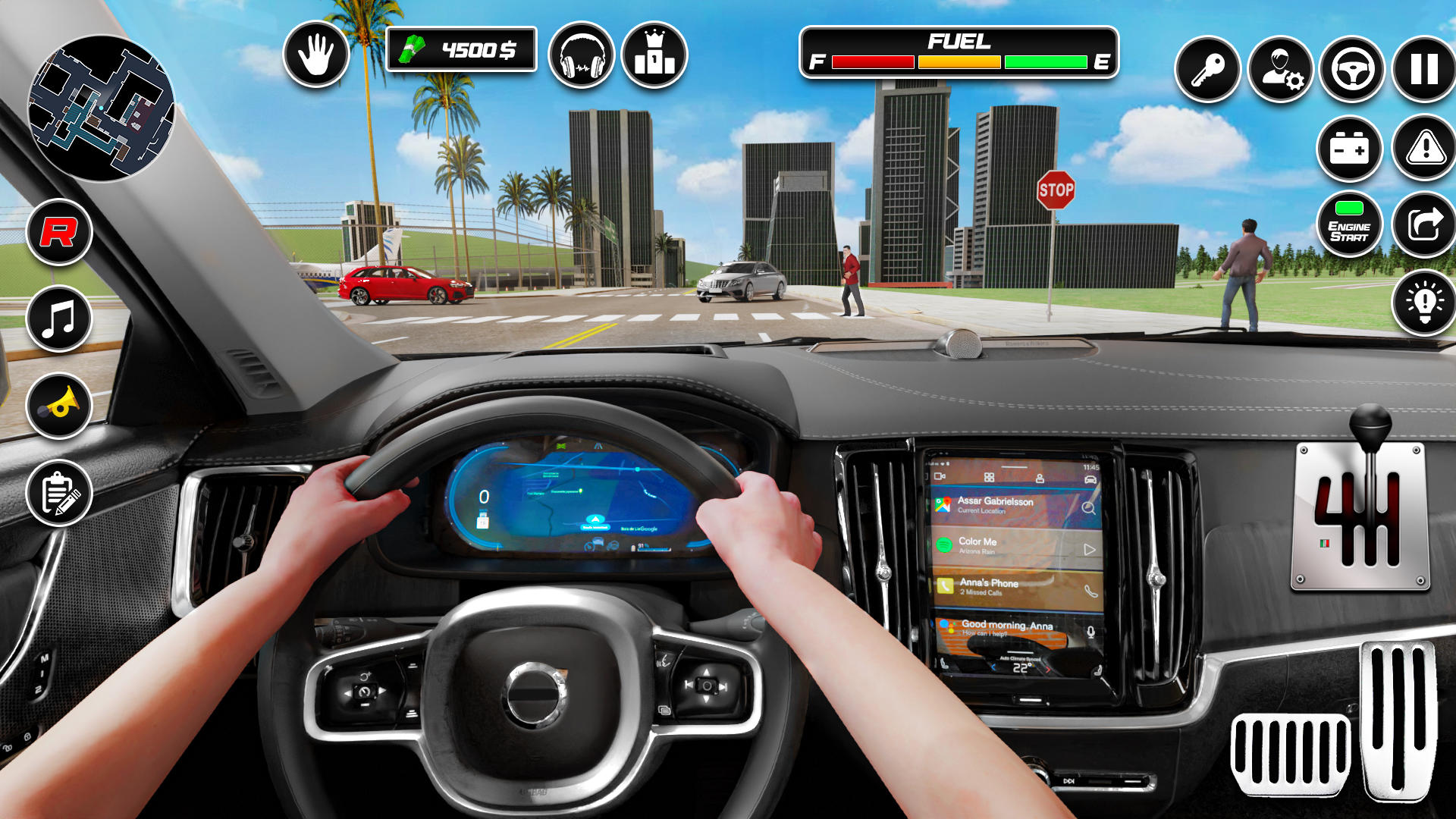Pause the game with the pause button

(x=1425, y=68)
